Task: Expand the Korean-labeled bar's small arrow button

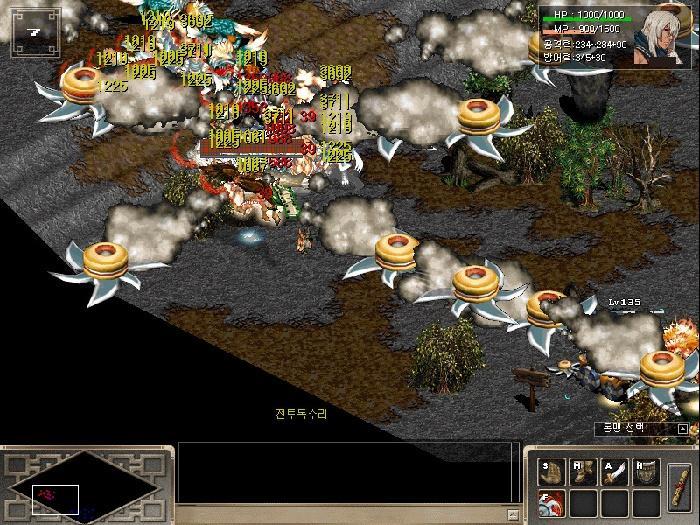Action: point(683,428)
